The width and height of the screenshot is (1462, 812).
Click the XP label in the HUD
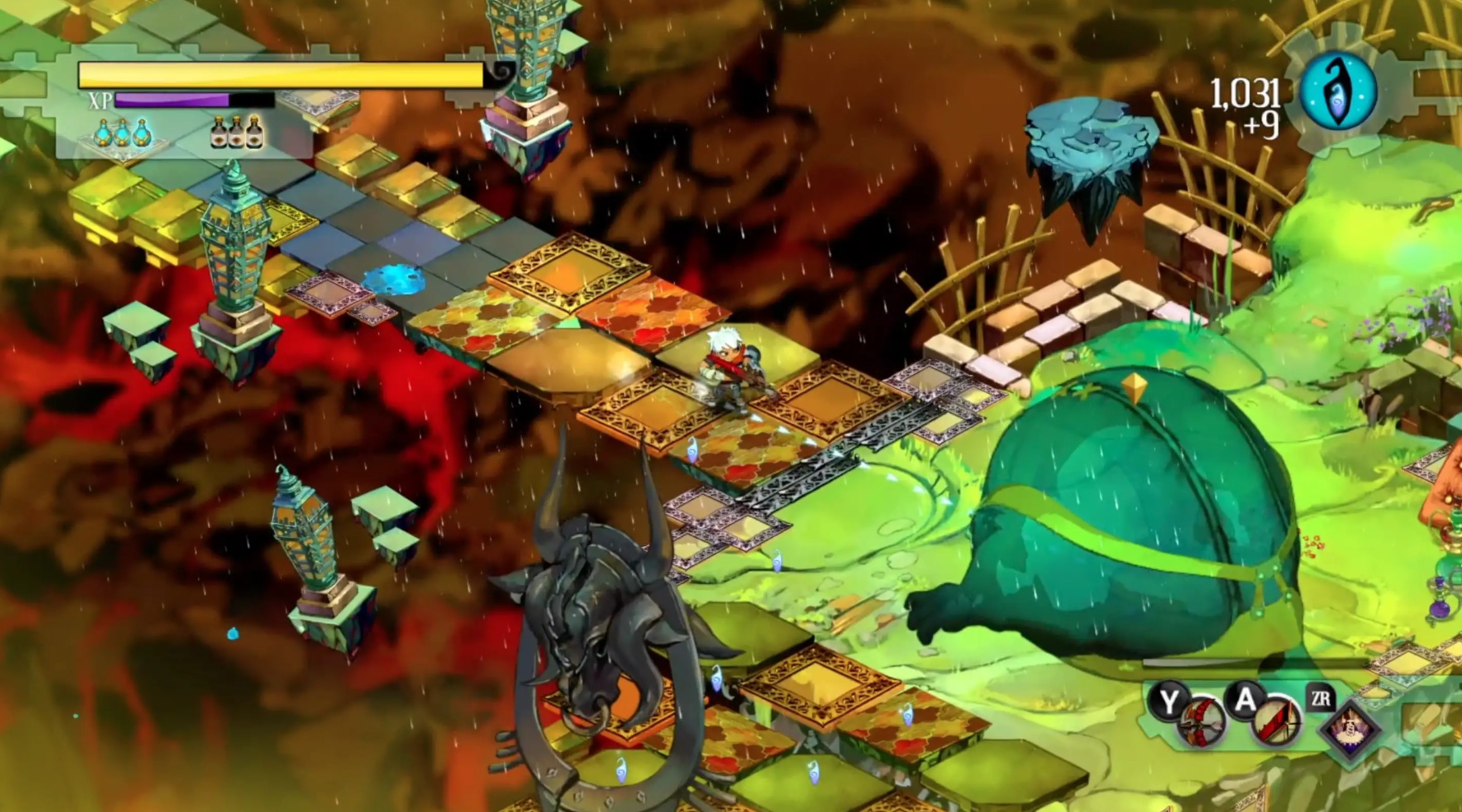(101, 100)
